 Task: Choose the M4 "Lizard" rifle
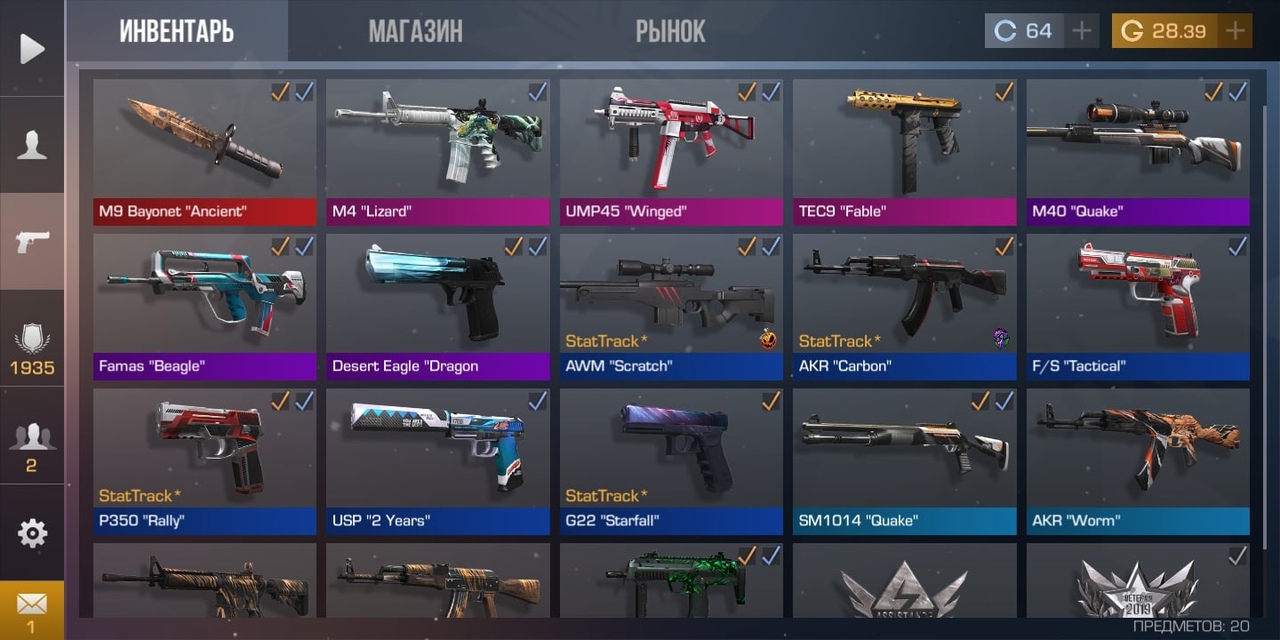click(437, 150)
